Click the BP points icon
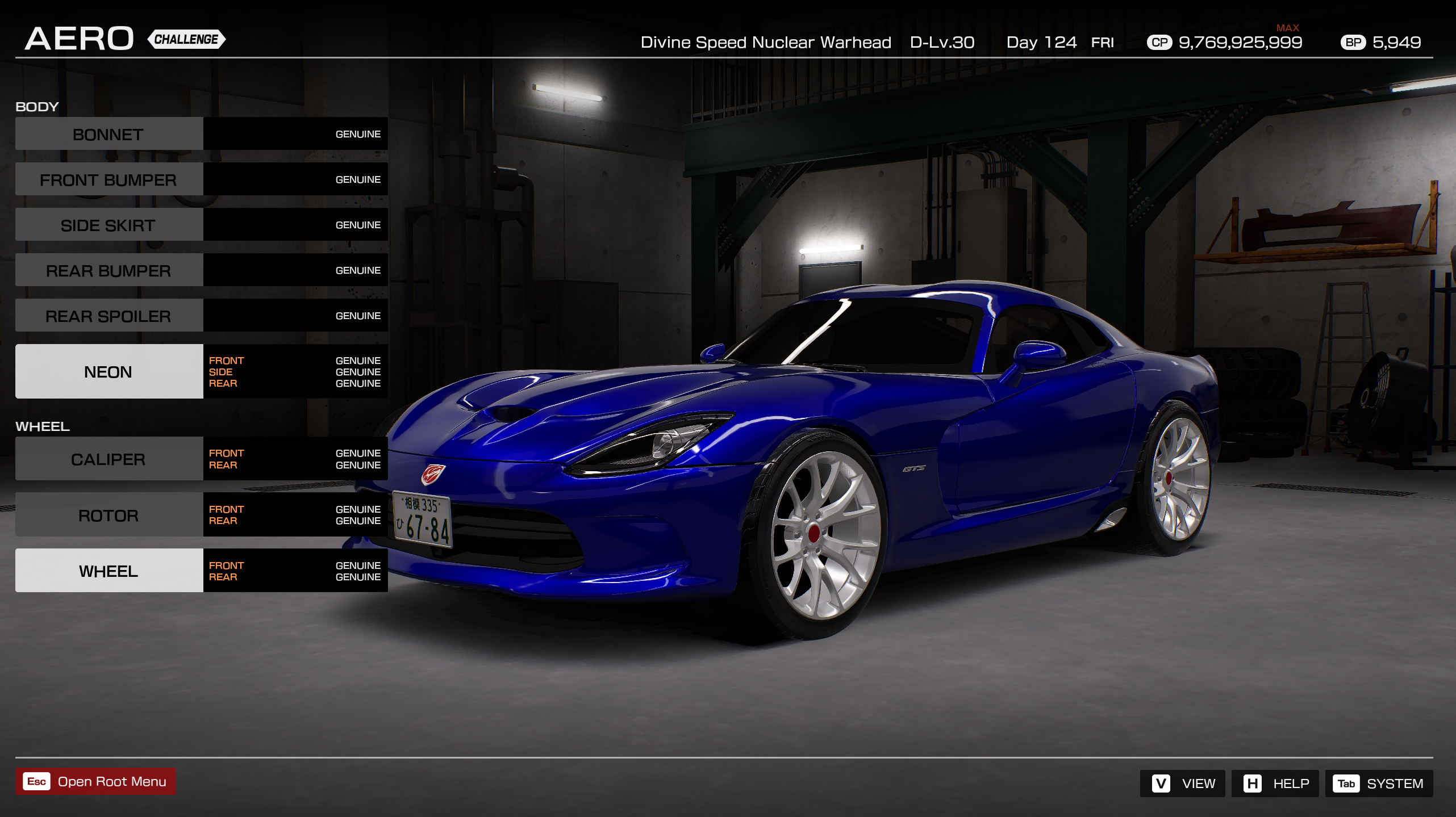This screenshot has width=1456, height=817. pyautogui.click(x=1354, y=42)
